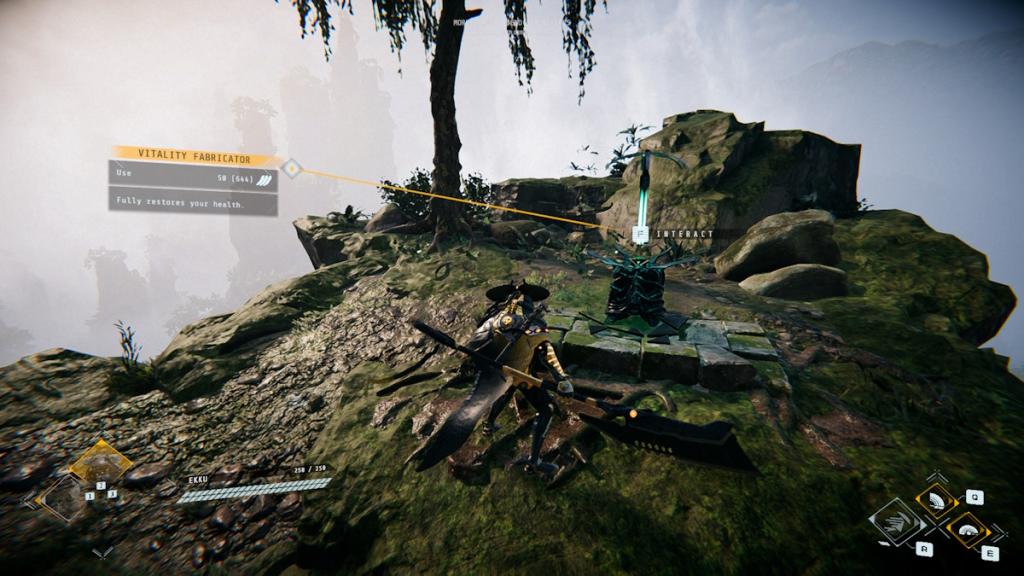Image resolution: width=1024 pixels, height=576 pixels.
Task: Trigger the grey dash ability bound to R
Action: point(897,522)
